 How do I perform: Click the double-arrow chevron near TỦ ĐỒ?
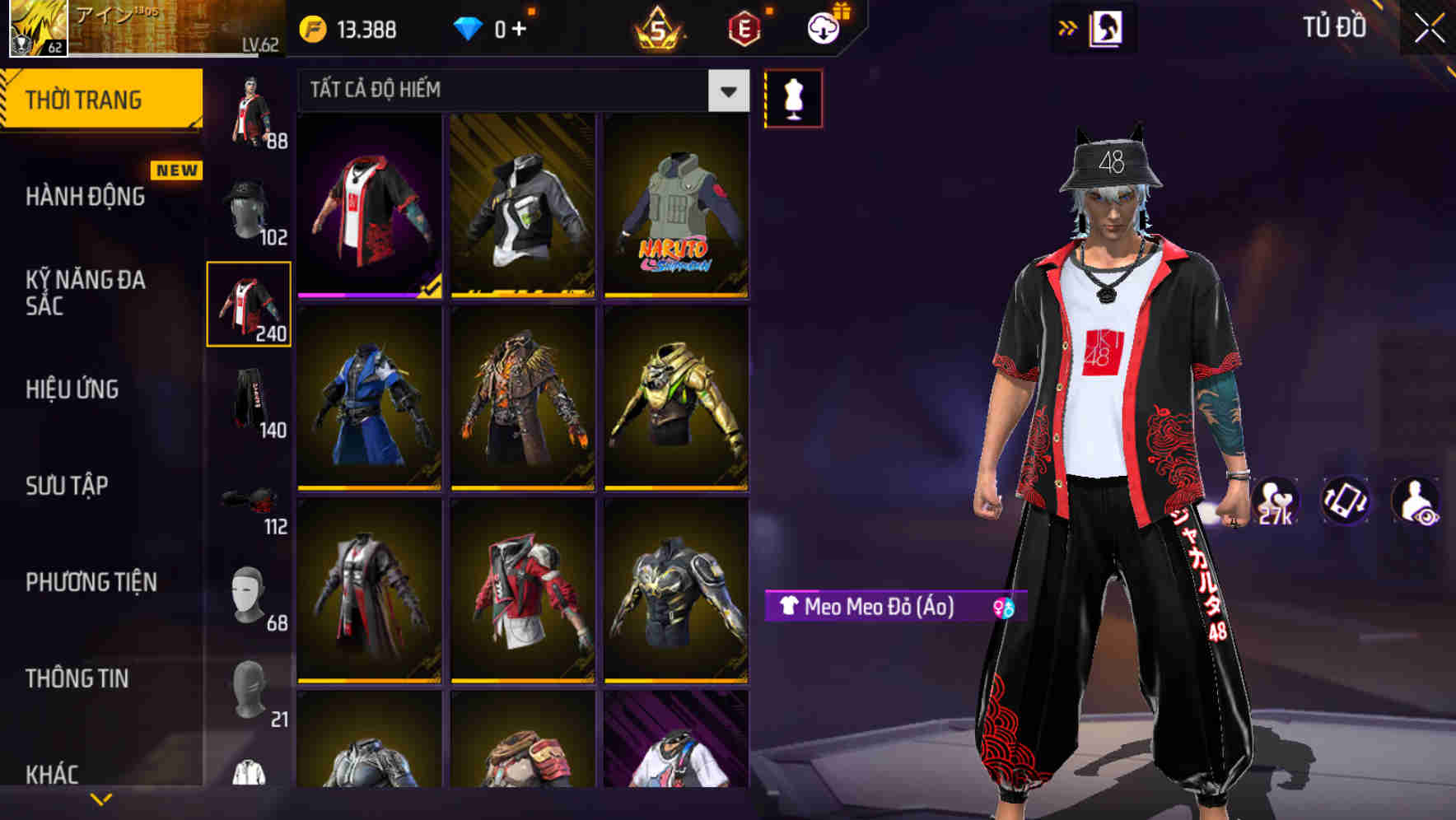click(1069, 27)
